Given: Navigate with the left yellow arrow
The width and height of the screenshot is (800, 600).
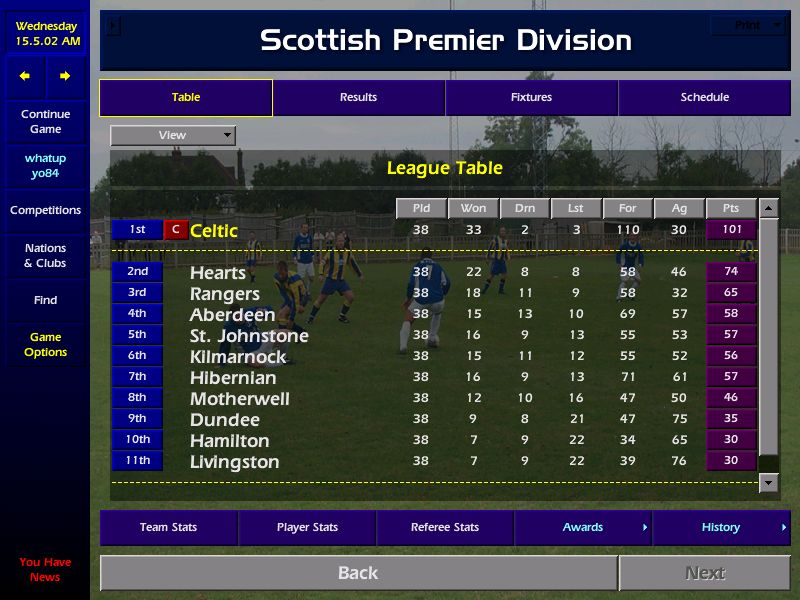Looking at the screenshot, I should (25, 76).
